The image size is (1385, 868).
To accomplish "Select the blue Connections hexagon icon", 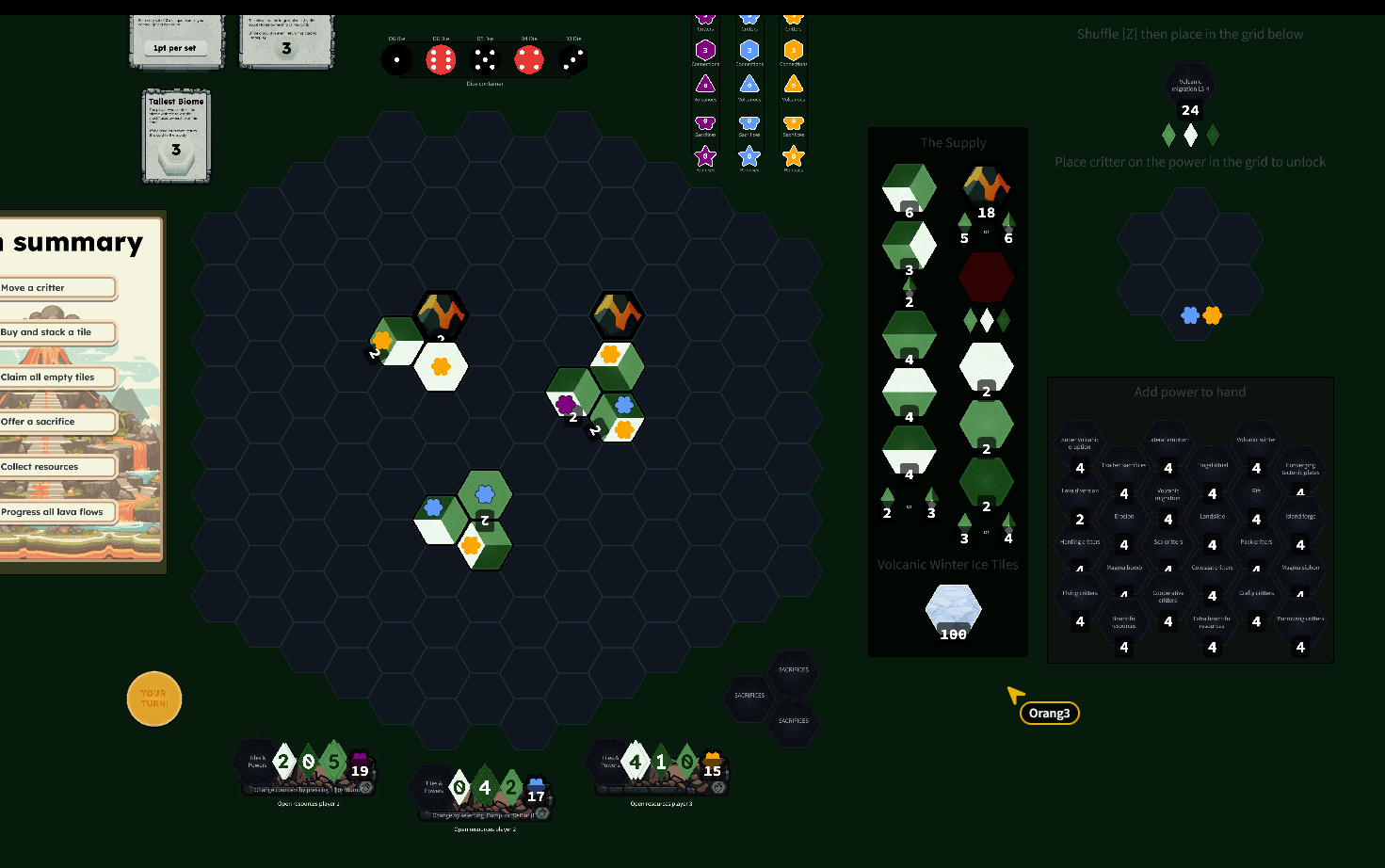I will (x=749, y=52).
